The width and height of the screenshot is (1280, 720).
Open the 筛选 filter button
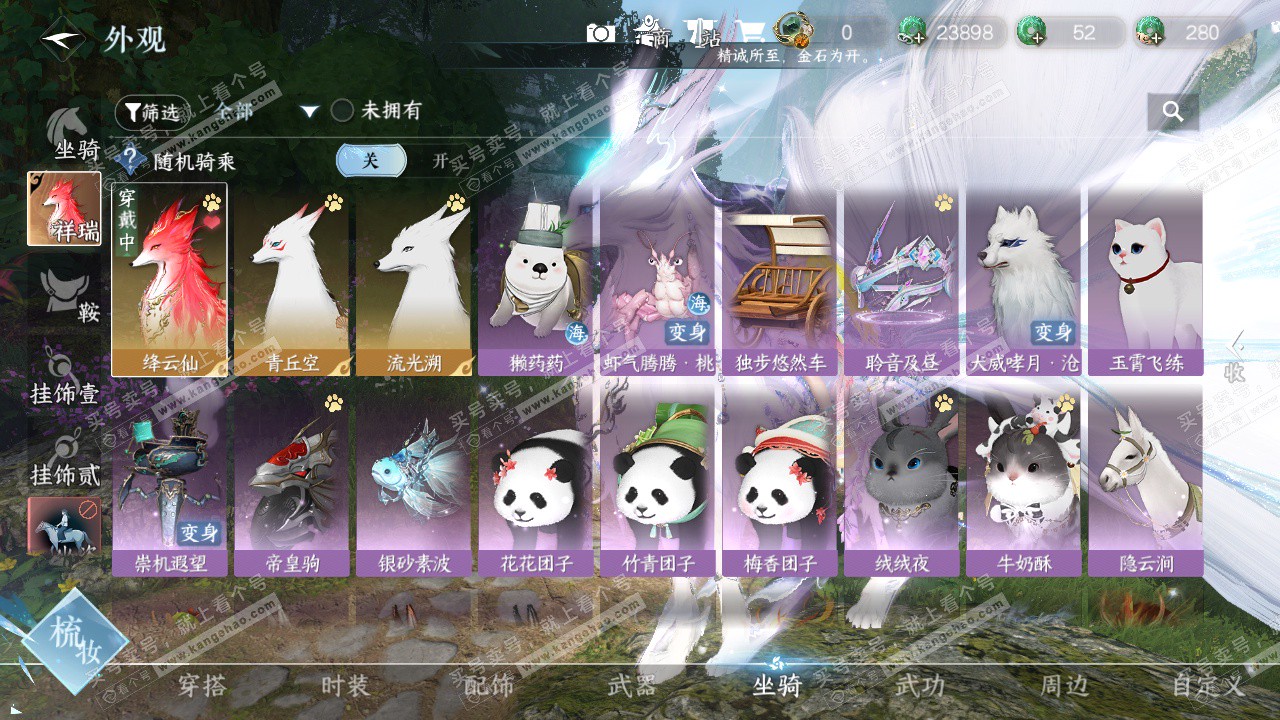click(x=151, y=112)
